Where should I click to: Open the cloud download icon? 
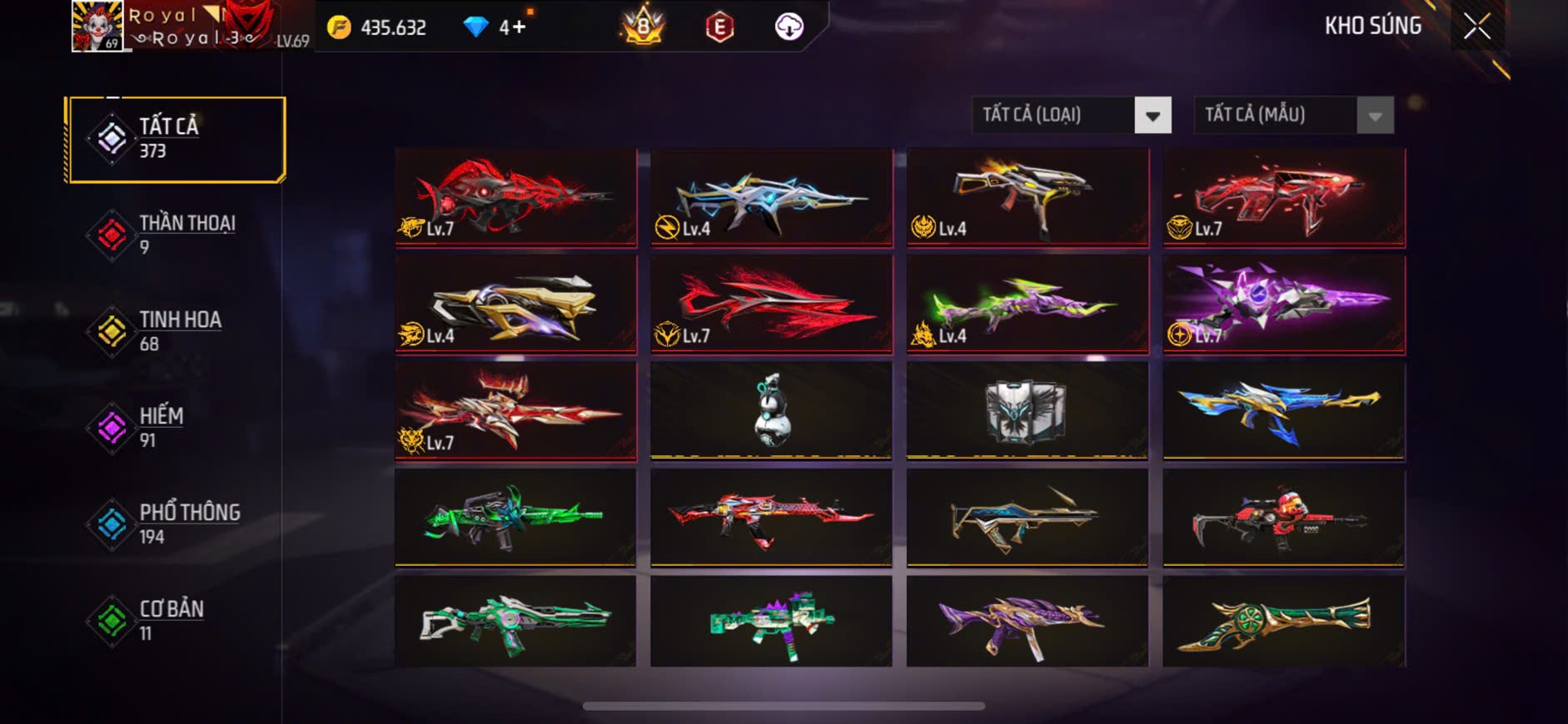tap(789, 27)
